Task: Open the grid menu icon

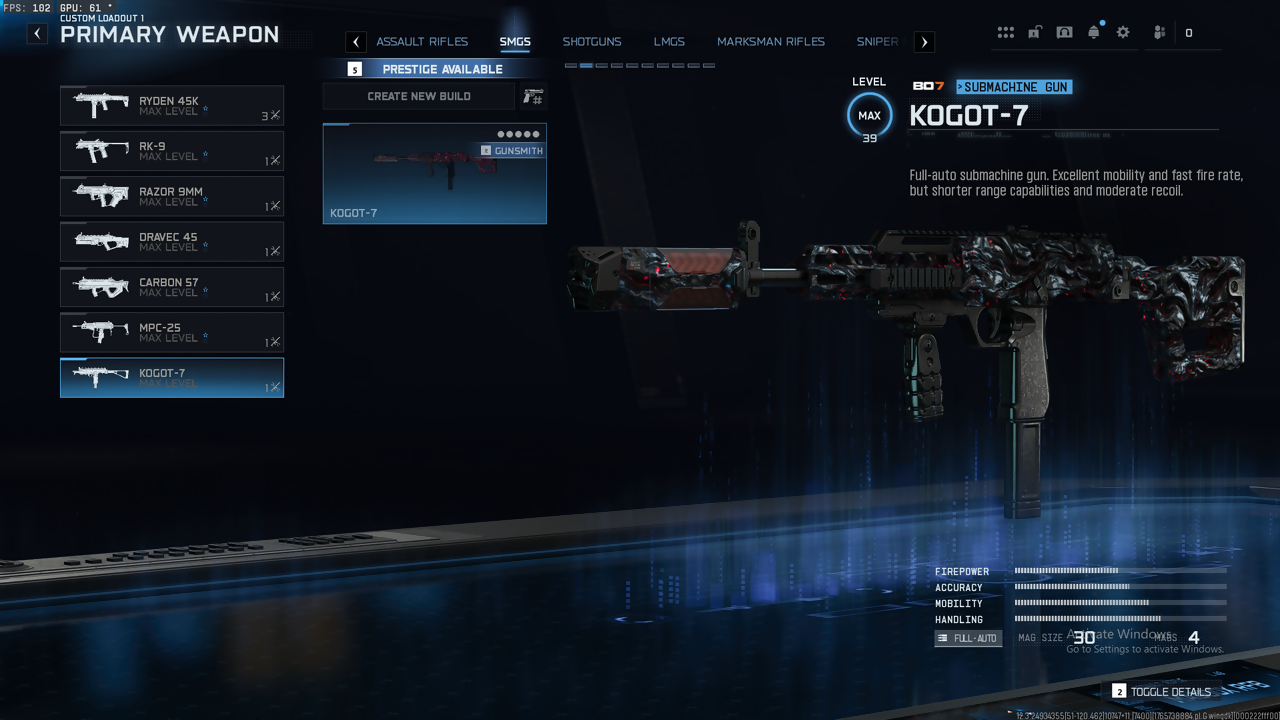Action: click(x=1005, y=33)
